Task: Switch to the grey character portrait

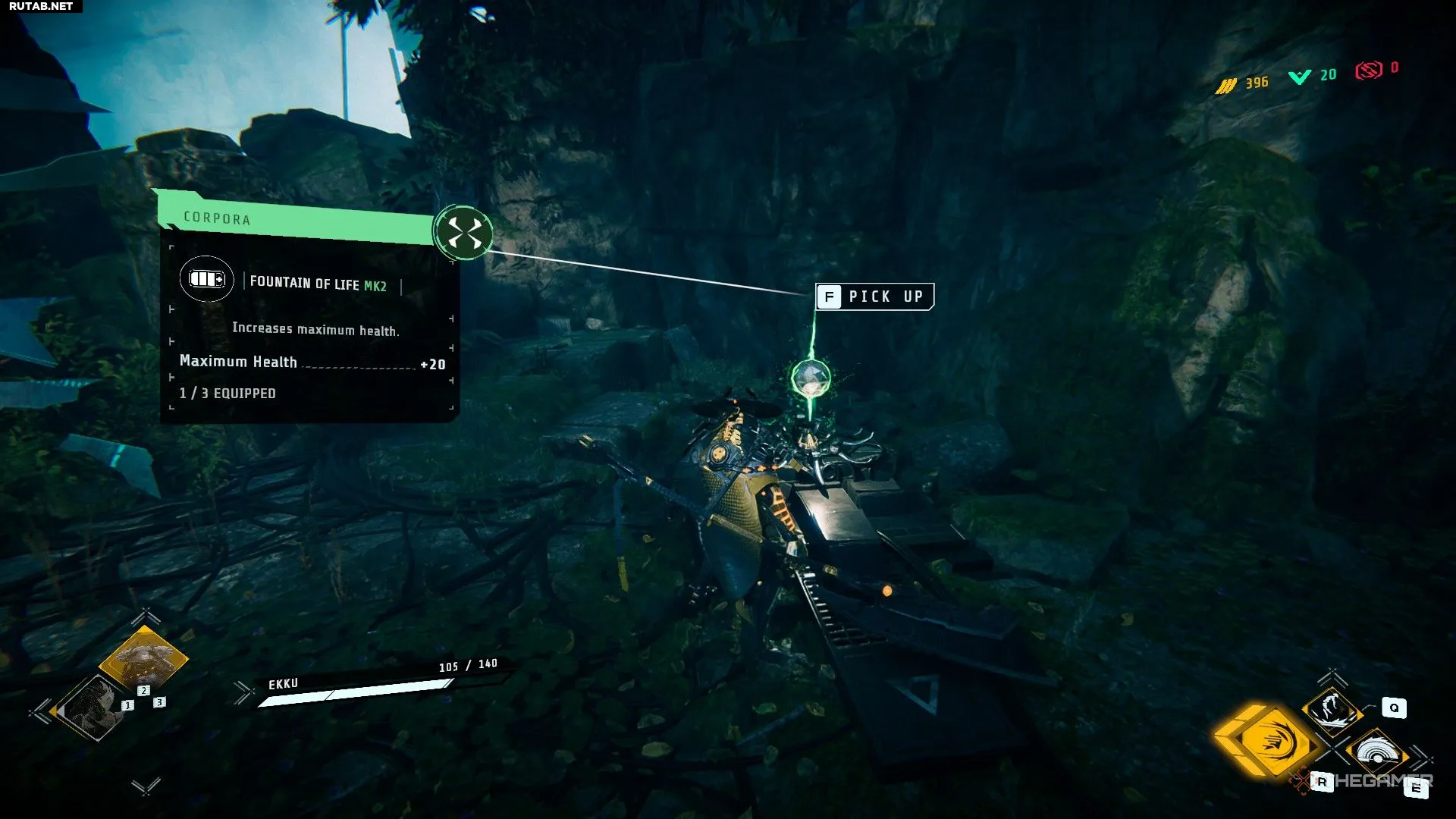Action: pos(94,708)
